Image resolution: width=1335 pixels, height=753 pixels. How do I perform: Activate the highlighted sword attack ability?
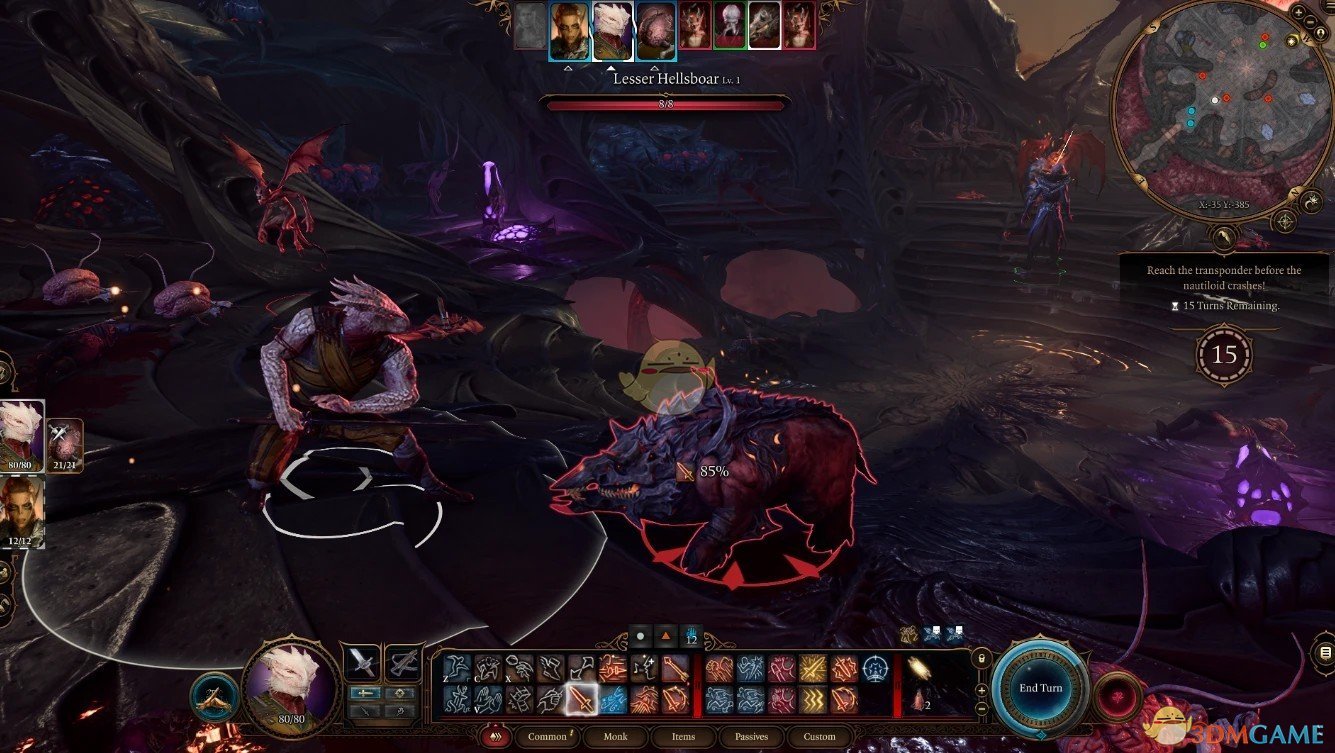[x=581, y=699]
